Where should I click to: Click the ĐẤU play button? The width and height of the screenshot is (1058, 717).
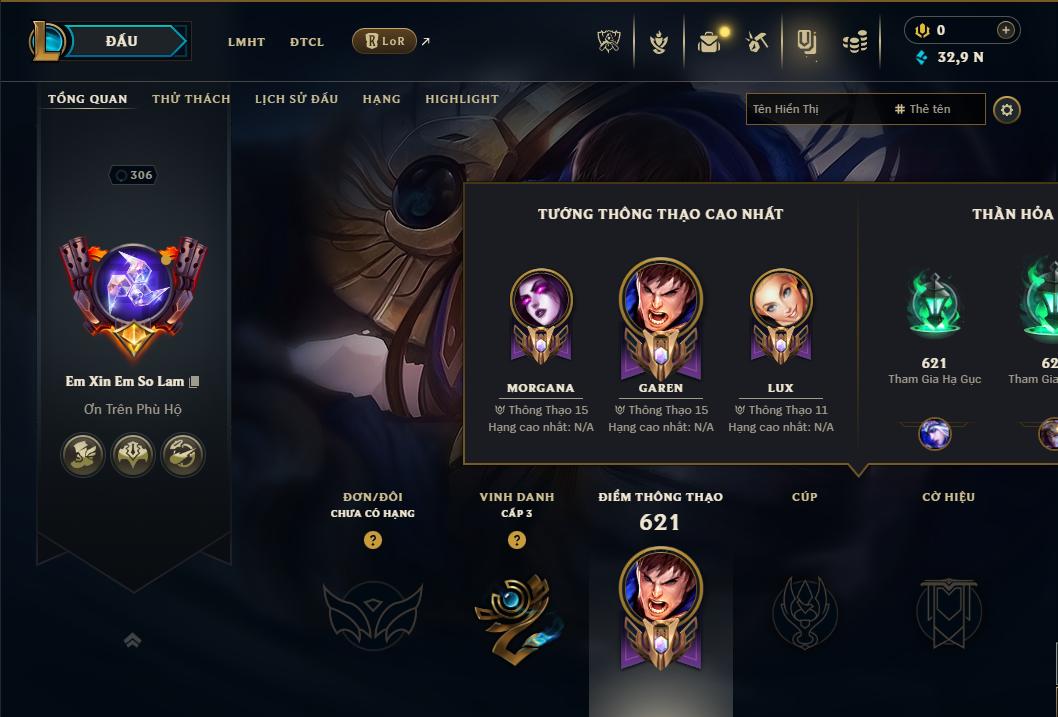120,41
